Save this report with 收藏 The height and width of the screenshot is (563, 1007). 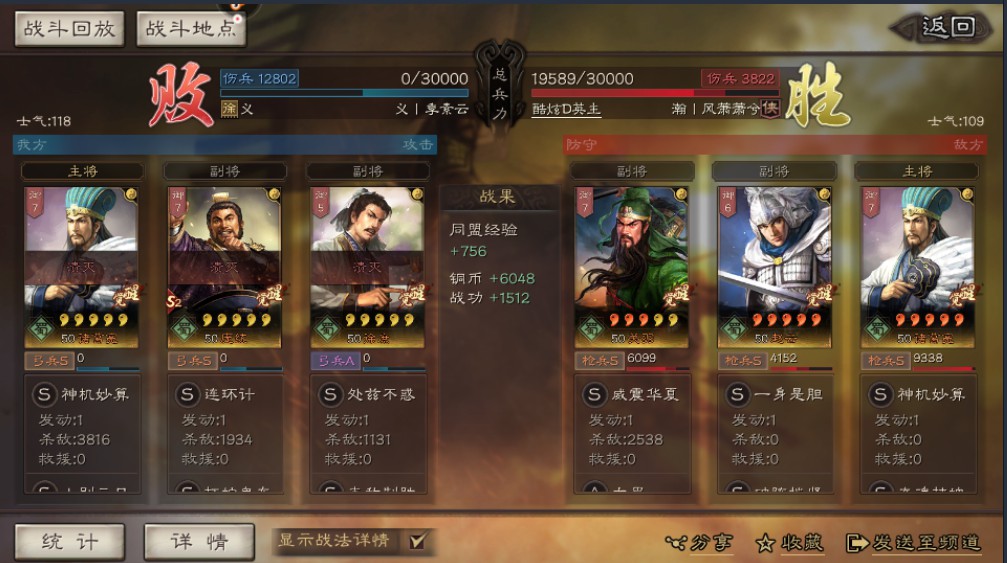(x=790, y=542)
